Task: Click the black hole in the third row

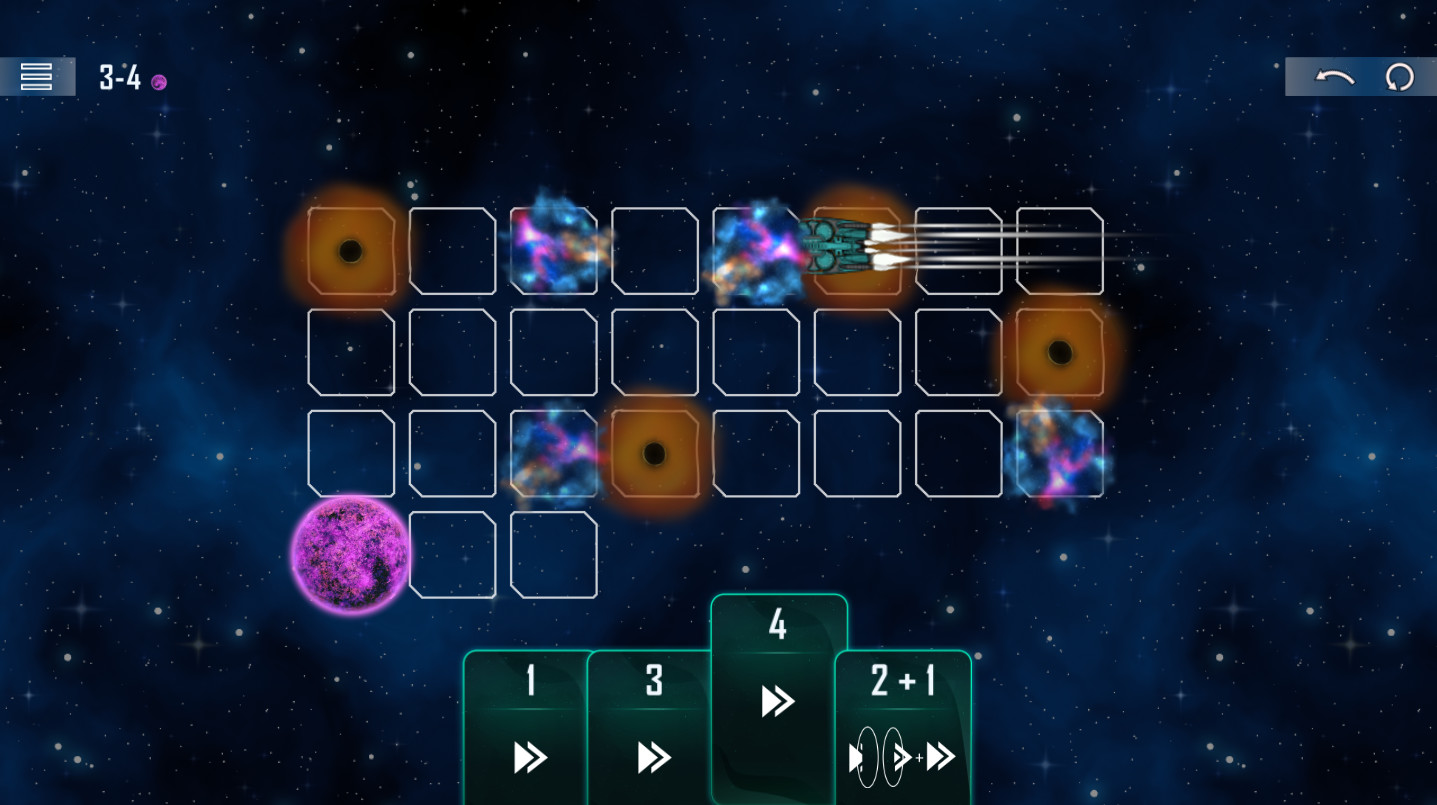Action: click(x=655, y=452)
